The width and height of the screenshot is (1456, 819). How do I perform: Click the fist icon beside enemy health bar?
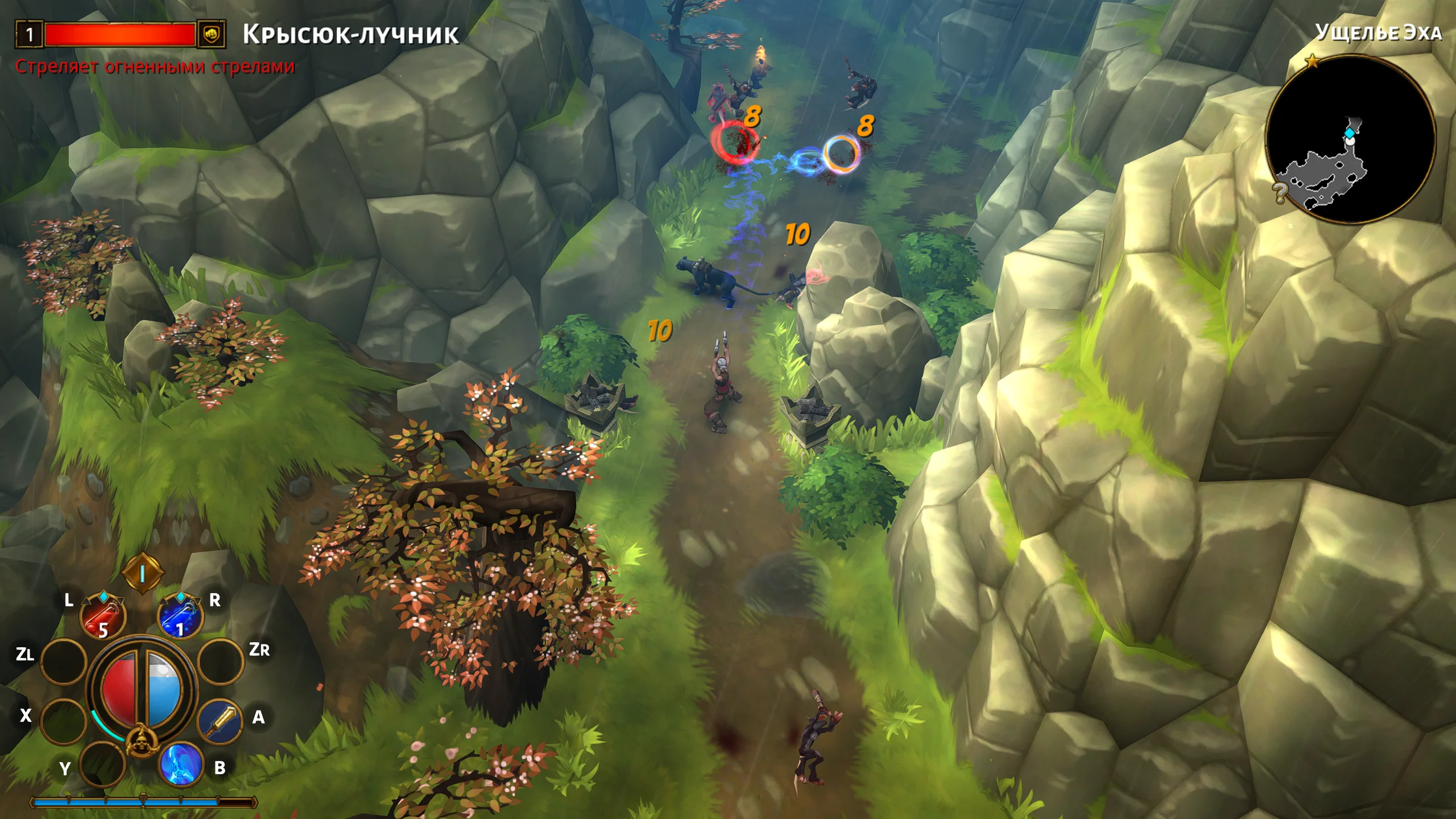(x=212, y=35)
